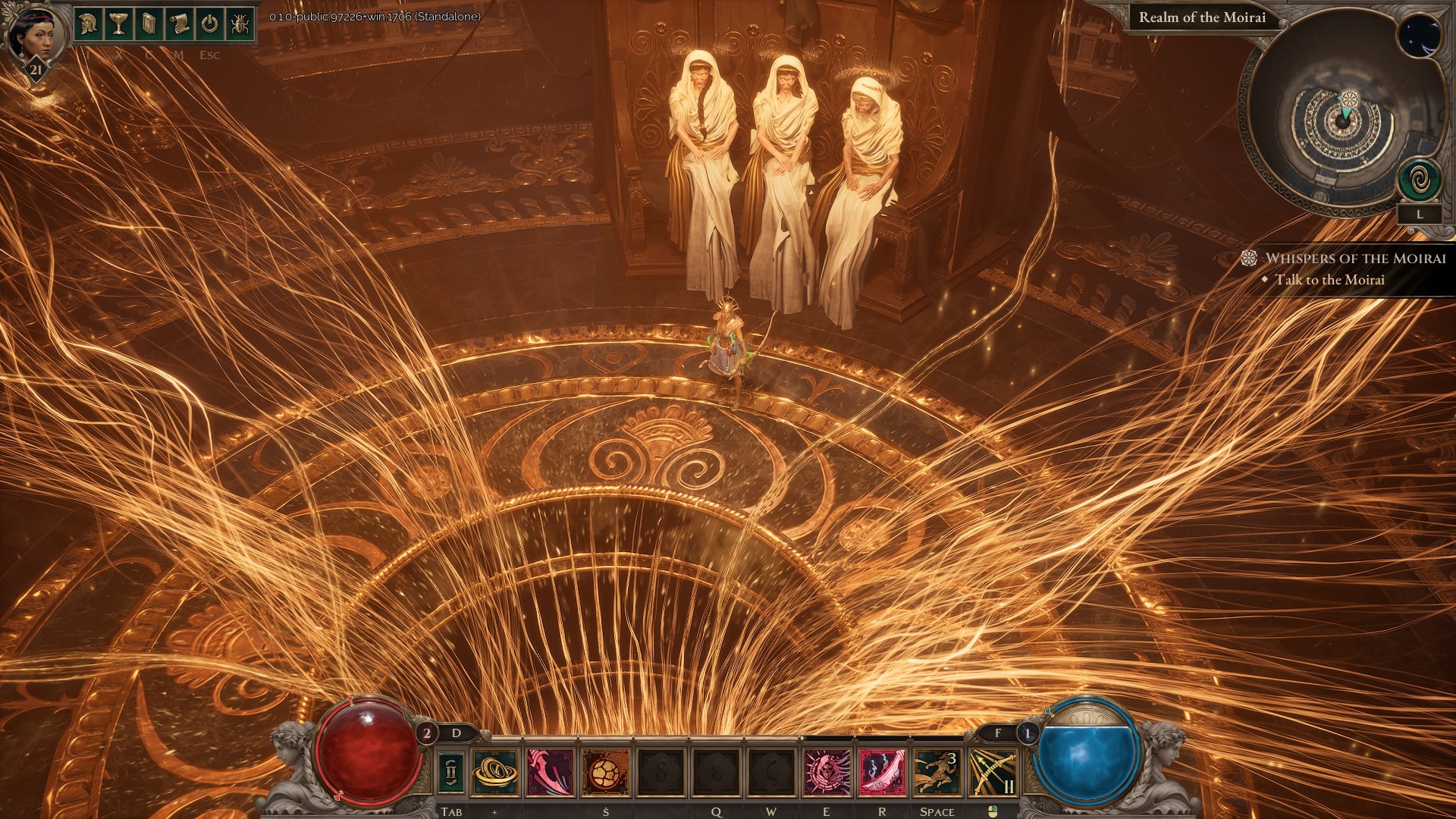Select the Whispers of the Moirai quest
1456x819 pixels.
coord(1354,259)
